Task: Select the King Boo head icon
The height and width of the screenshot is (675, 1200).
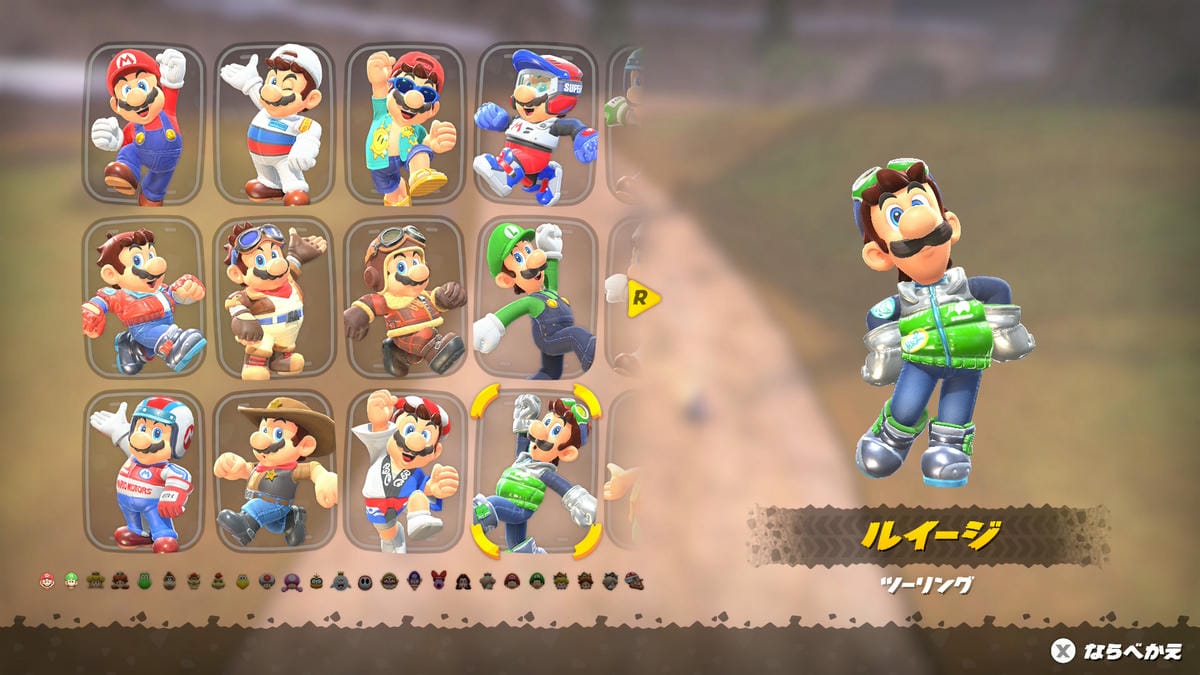Action: 340,581
